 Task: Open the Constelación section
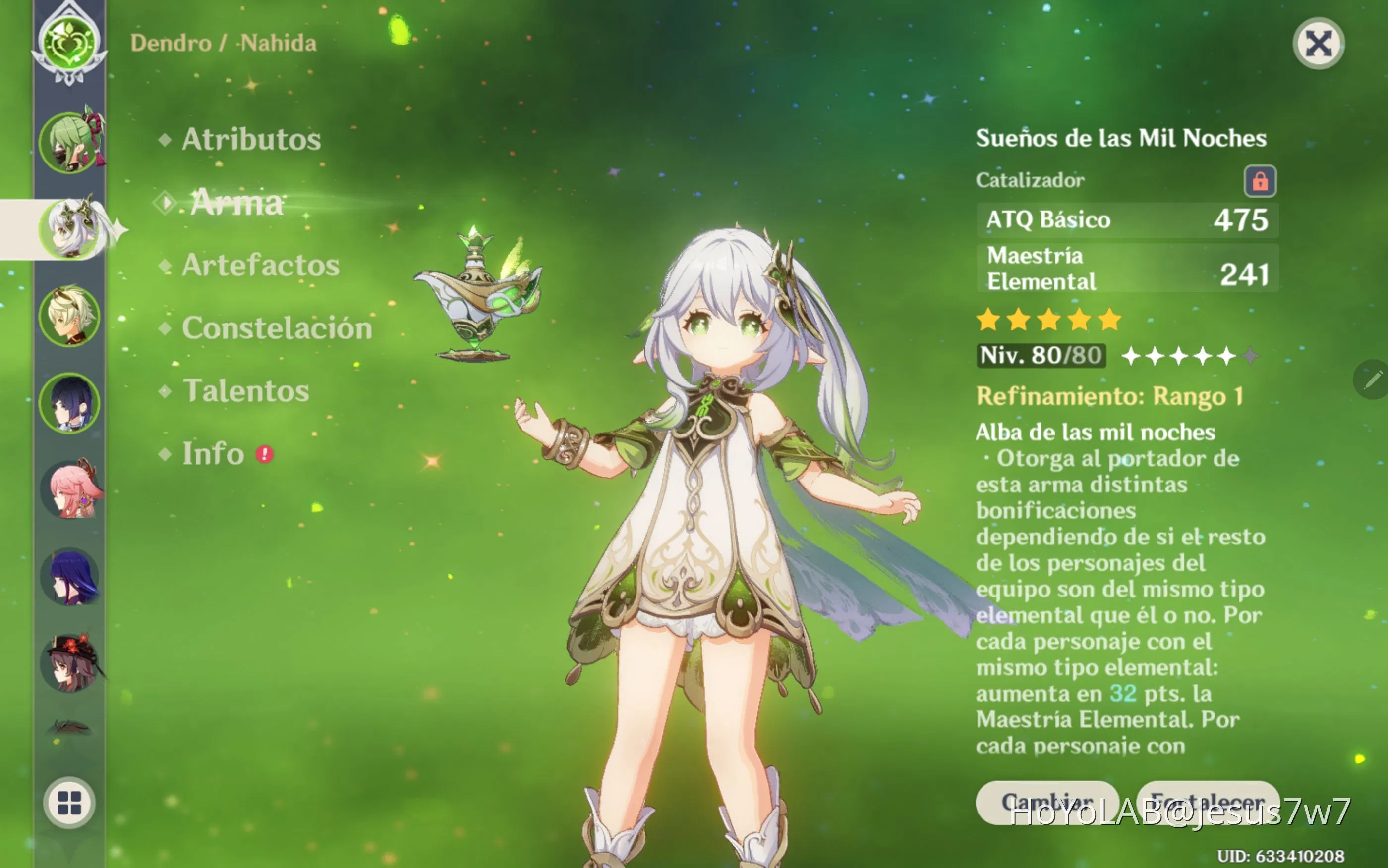[x=277, y=328]
